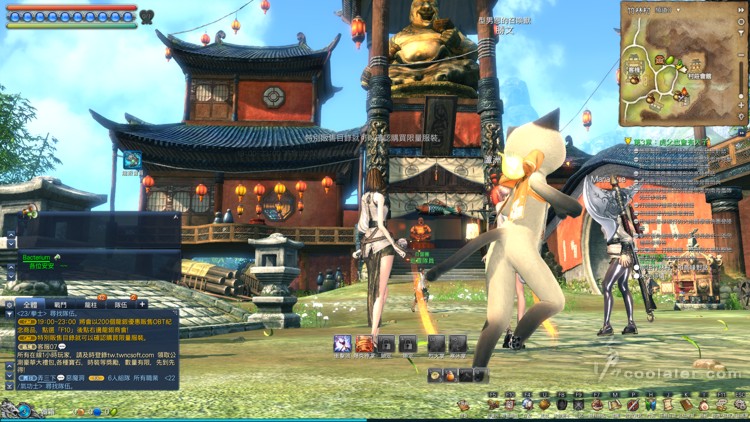Open chat settings gear icon
This screenshot has height=422, width=750.
tap(10, 303)
